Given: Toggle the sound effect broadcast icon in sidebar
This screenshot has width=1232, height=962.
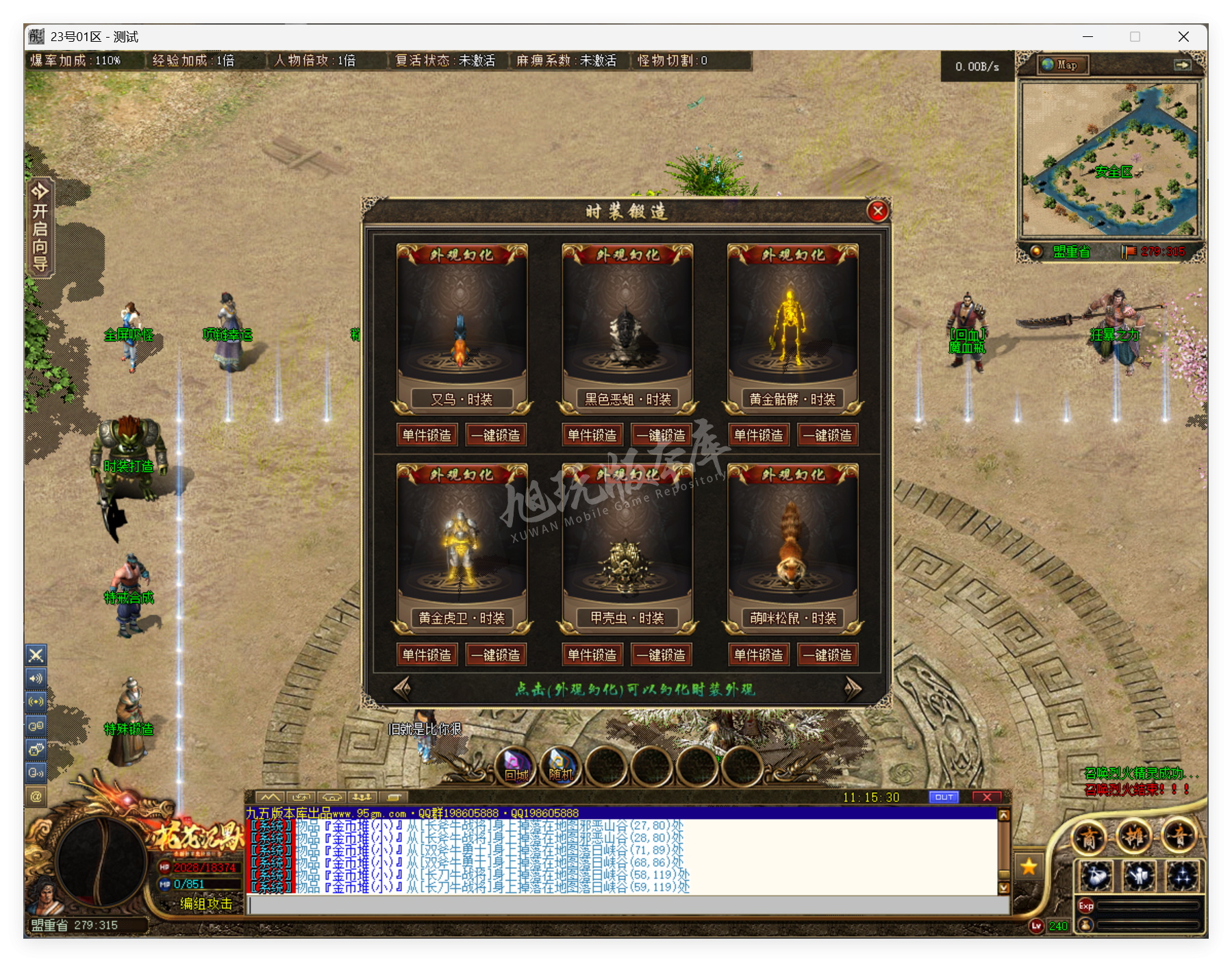Looking at the screenshot, I should [36, 701].
